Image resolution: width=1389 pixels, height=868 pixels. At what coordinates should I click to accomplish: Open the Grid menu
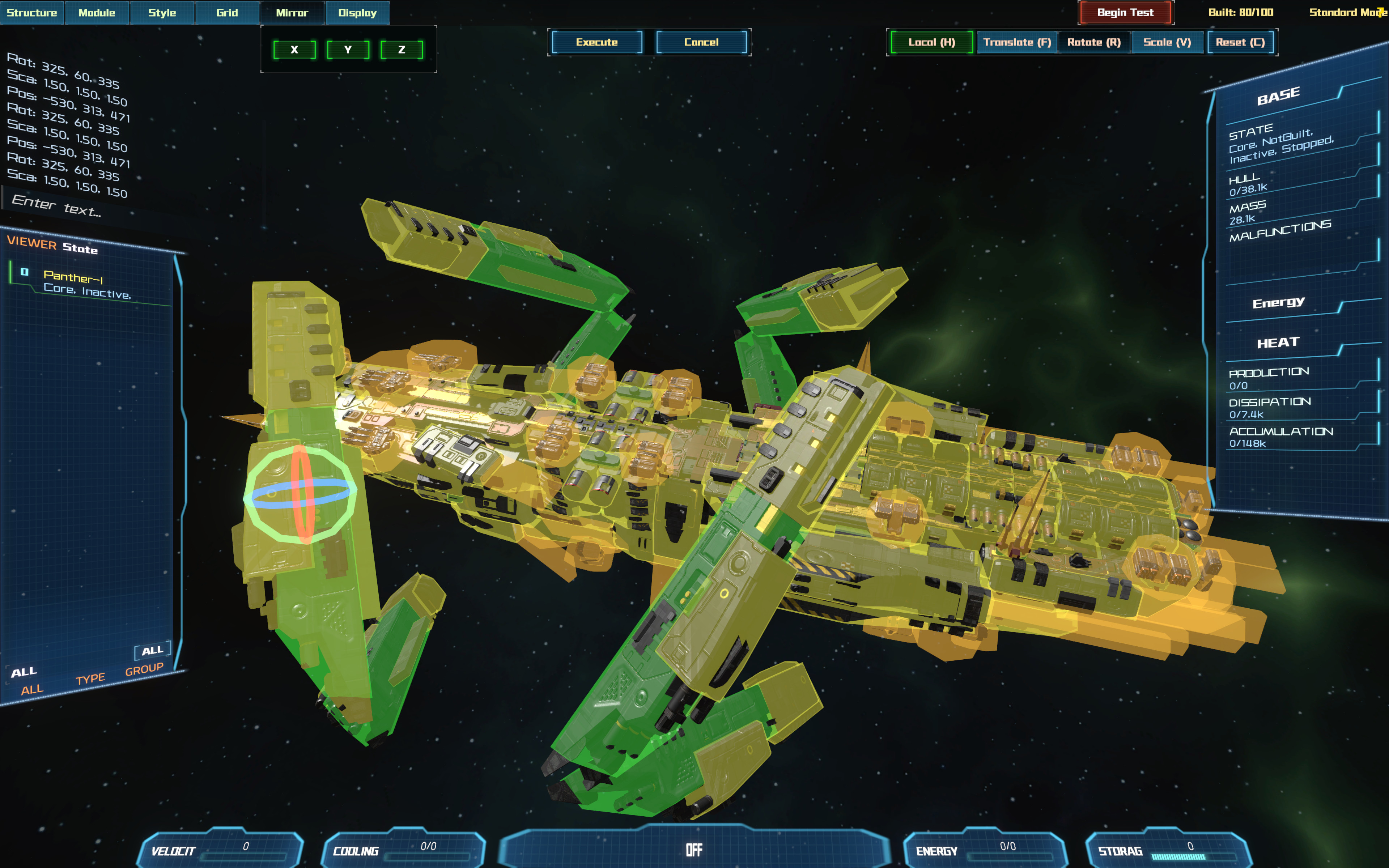(x=227, y=13)
